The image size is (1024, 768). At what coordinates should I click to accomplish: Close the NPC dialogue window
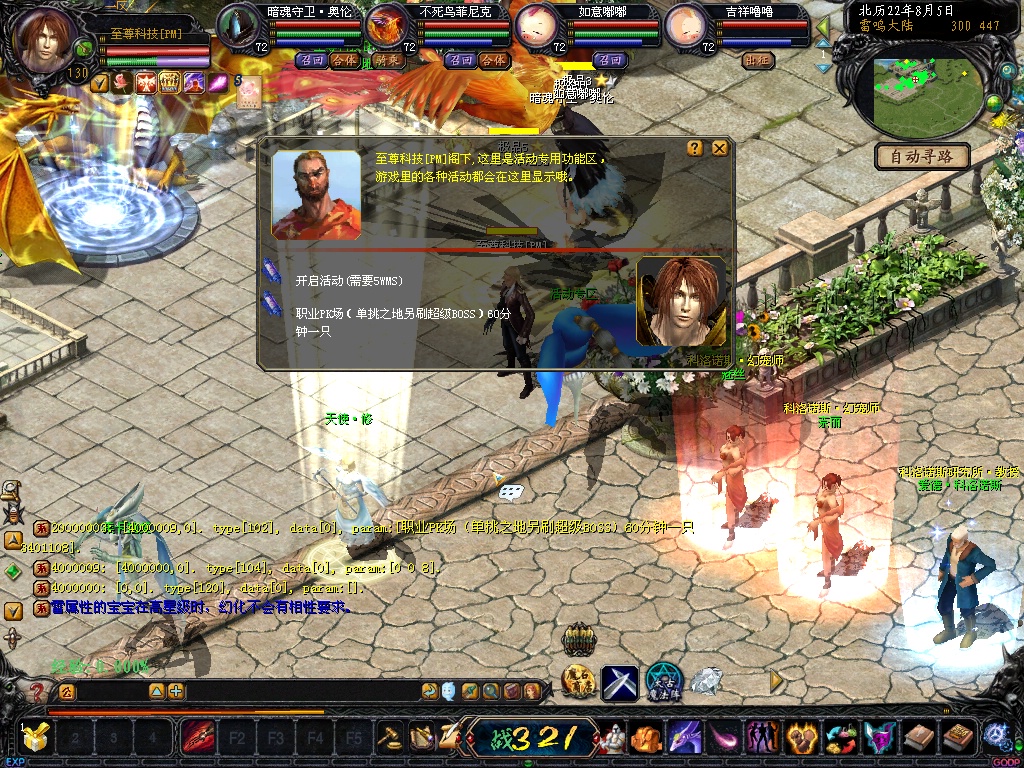click(x=719, y=149)
